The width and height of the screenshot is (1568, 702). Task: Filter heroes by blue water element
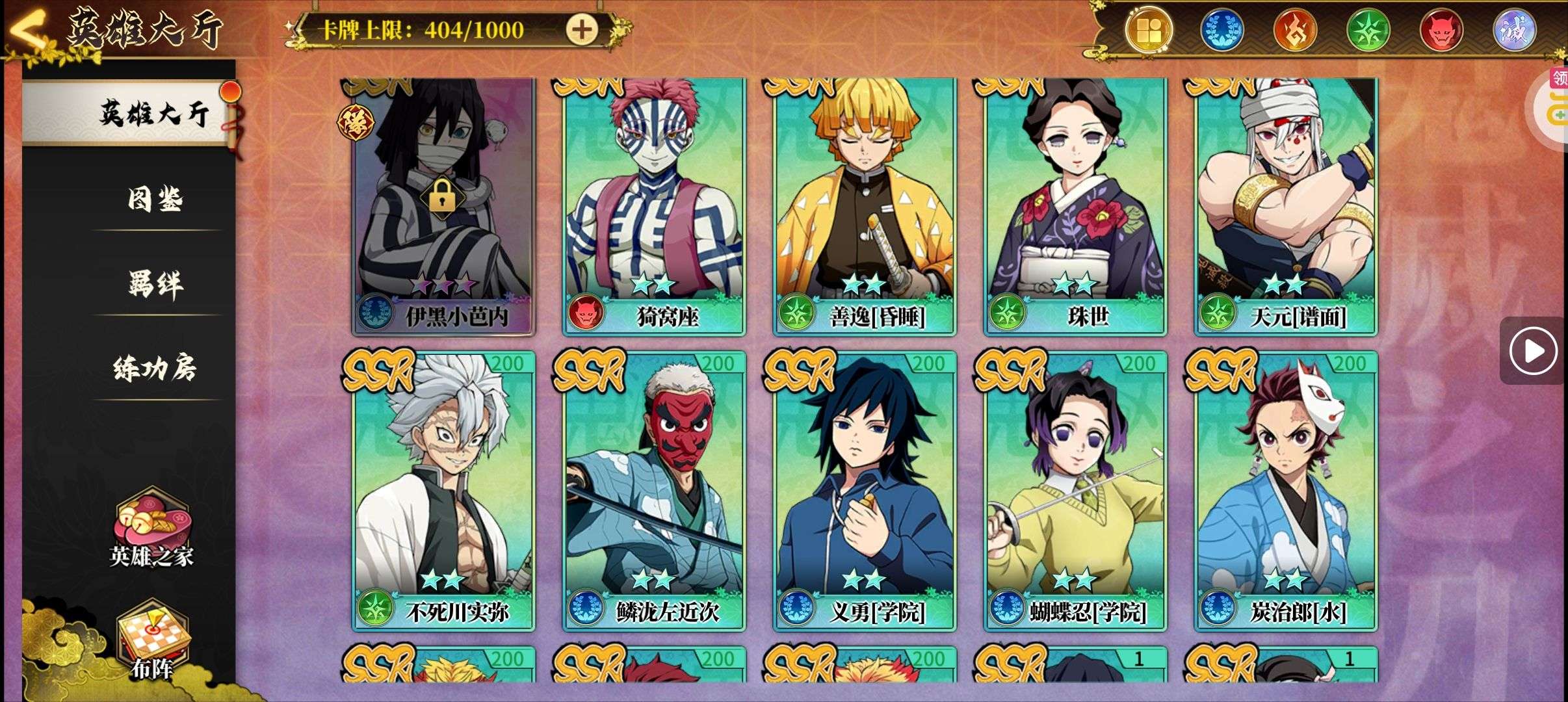click(x=1221, y=30)
